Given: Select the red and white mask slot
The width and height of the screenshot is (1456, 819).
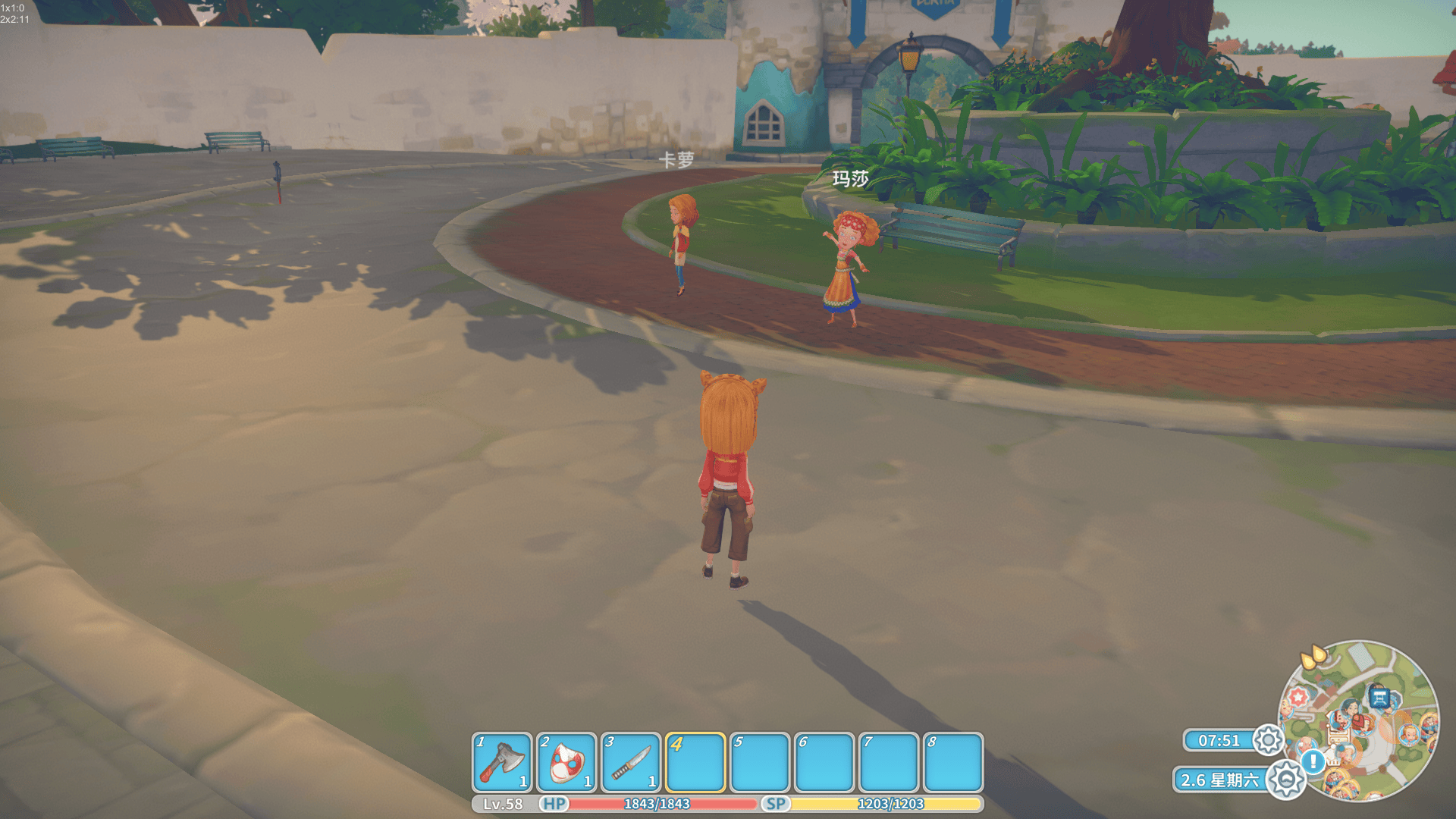Looking at the screenshot, I should pyautogui.click(x=566, y=762).
